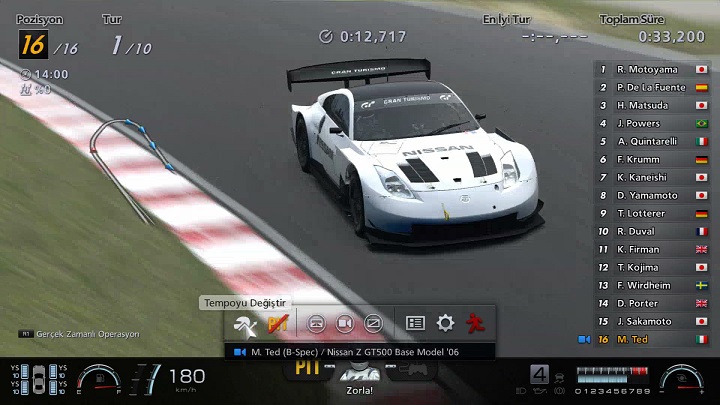
Task: Select the highlighted M. Ted row
Action: [x=652, y=339]
